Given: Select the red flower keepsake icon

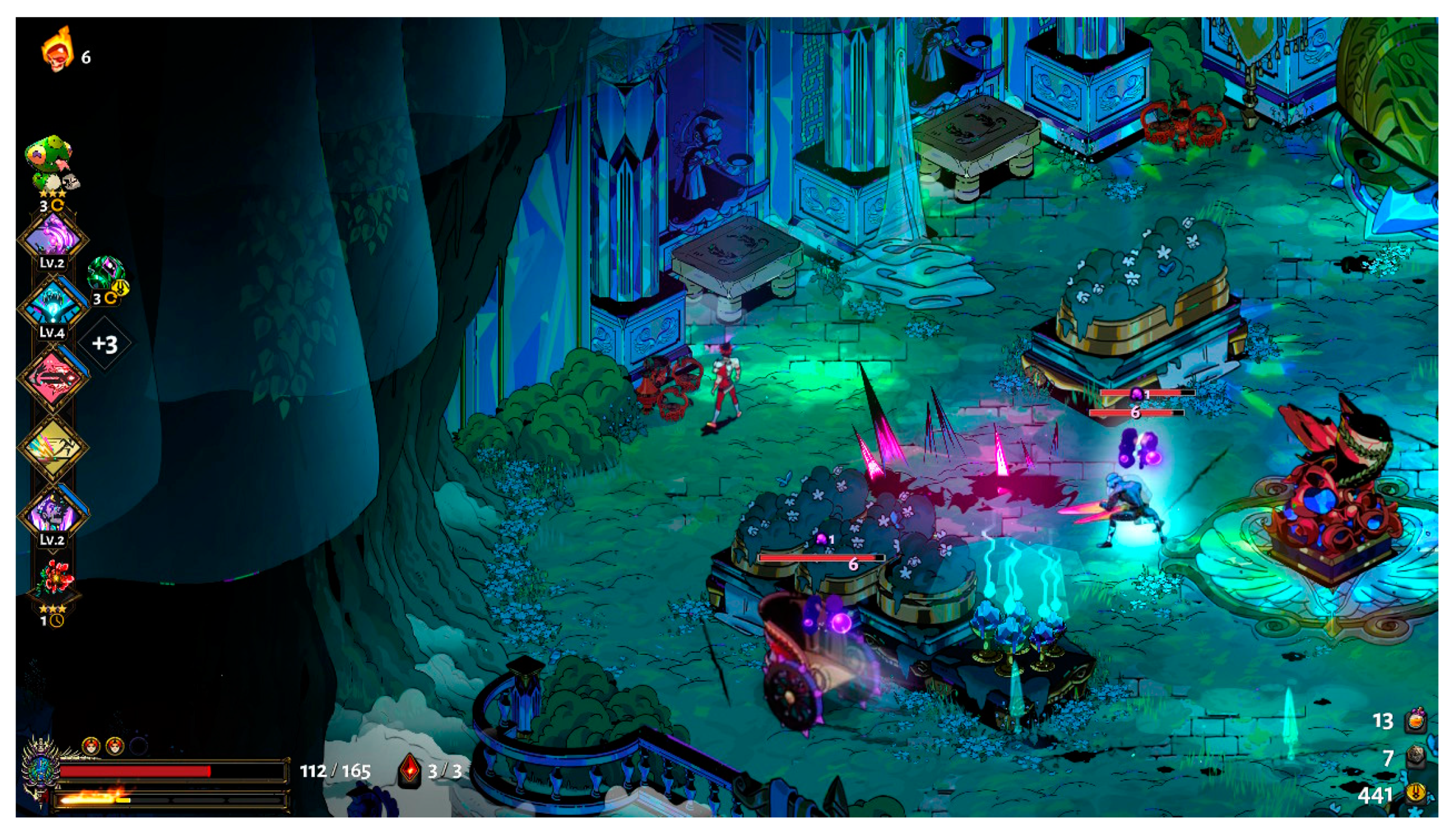Looking at the screenshot, I should pyautogui.click(x=54, y=577).
